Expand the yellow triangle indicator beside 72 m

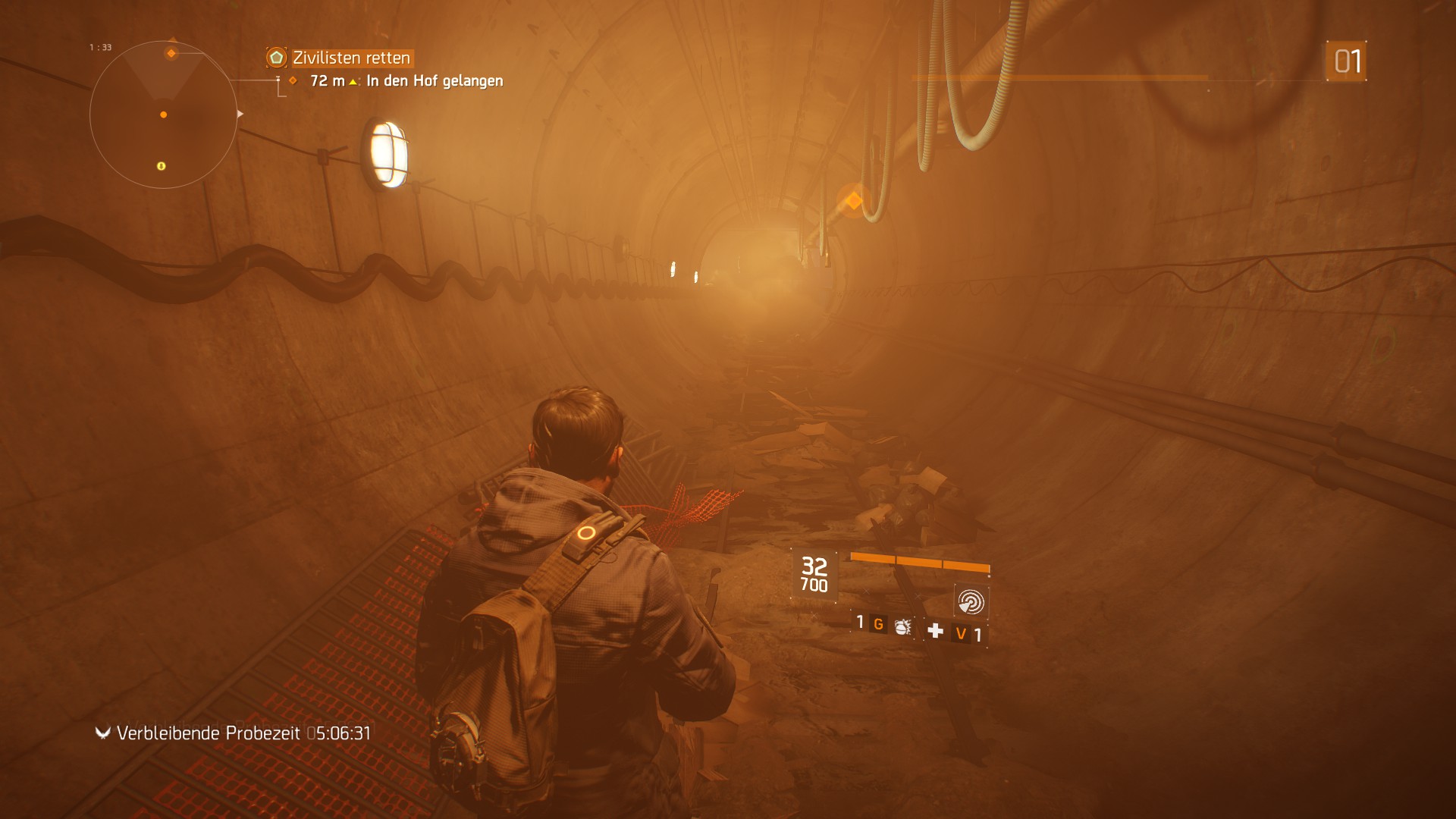(353, 81)
